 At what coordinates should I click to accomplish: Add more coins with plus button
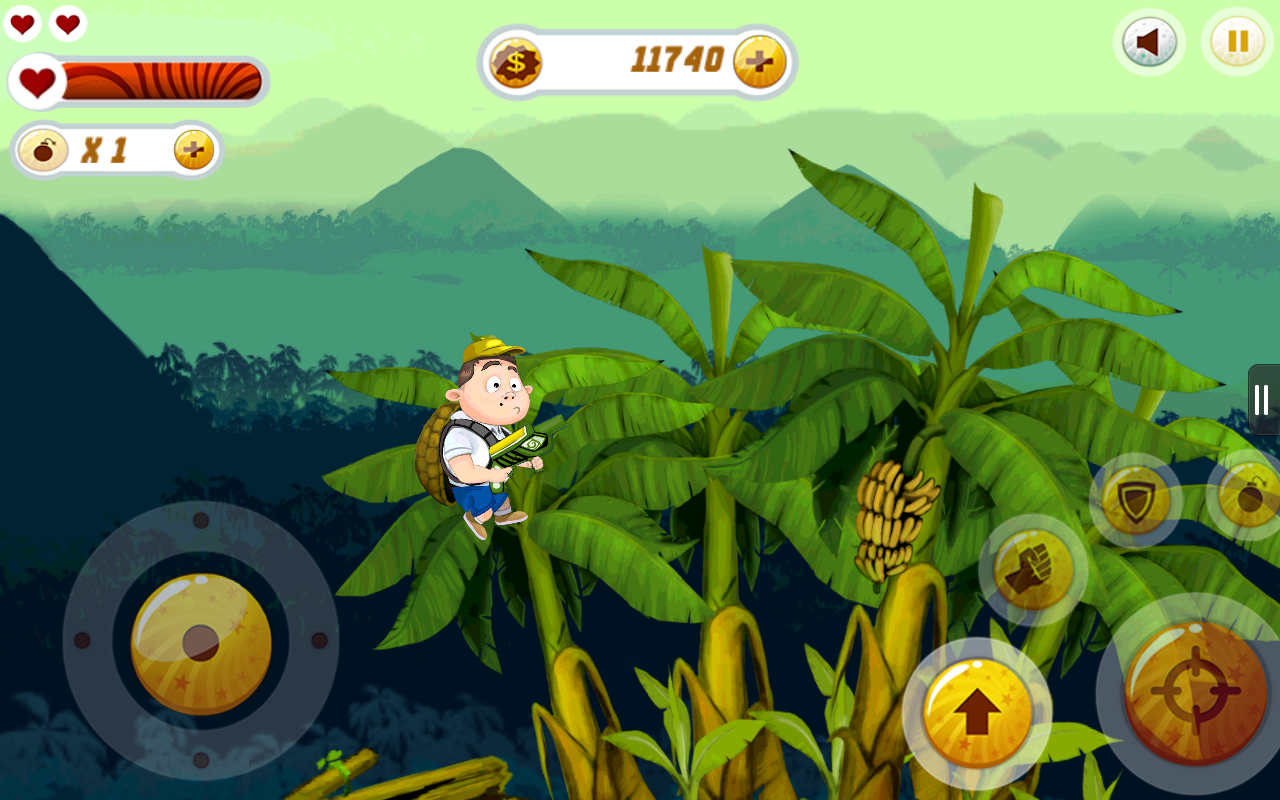pos(759,62)
